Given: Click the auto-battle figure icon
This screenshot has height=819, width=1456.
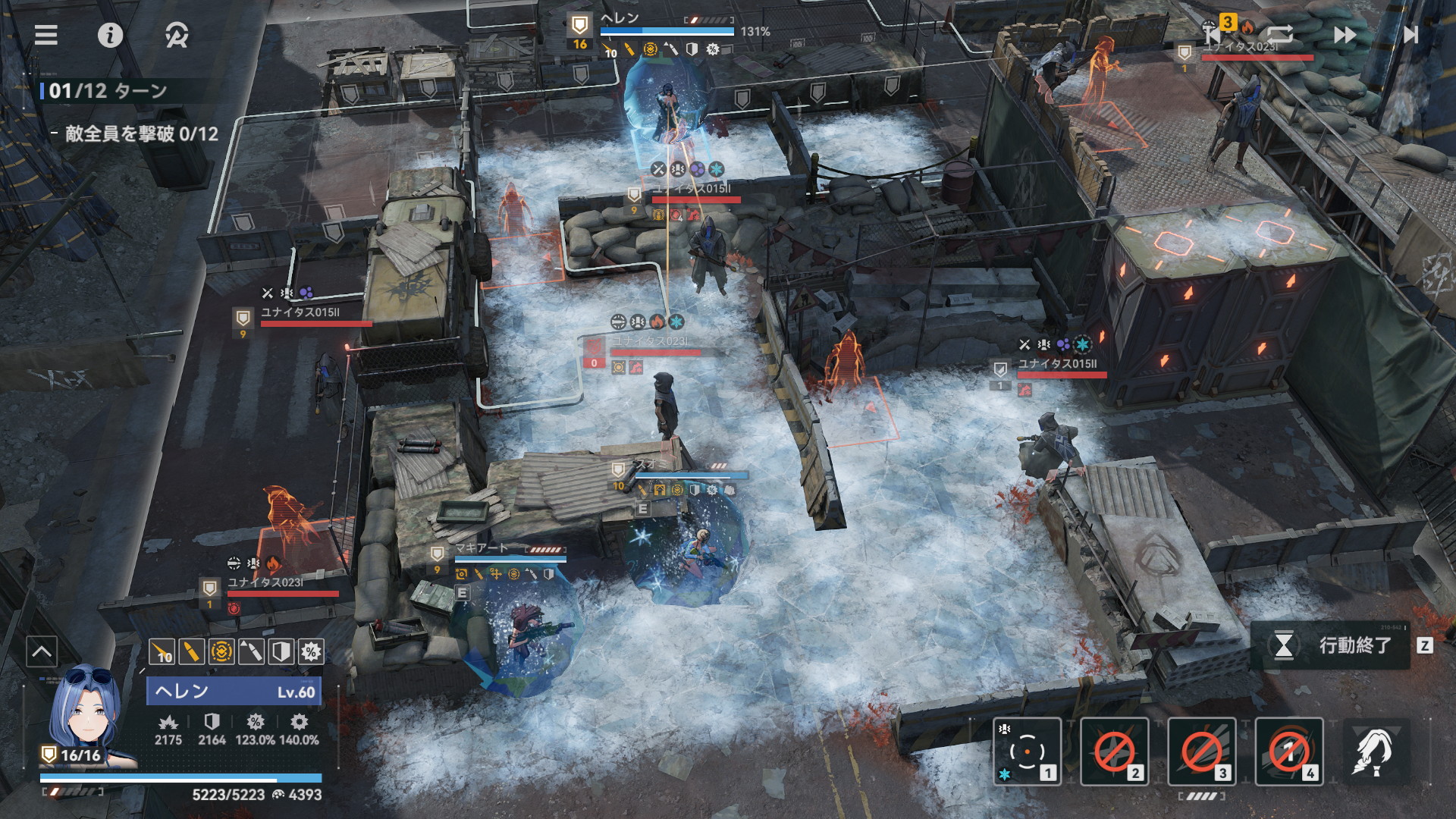Looking at the screenshot, I should 177,35.
